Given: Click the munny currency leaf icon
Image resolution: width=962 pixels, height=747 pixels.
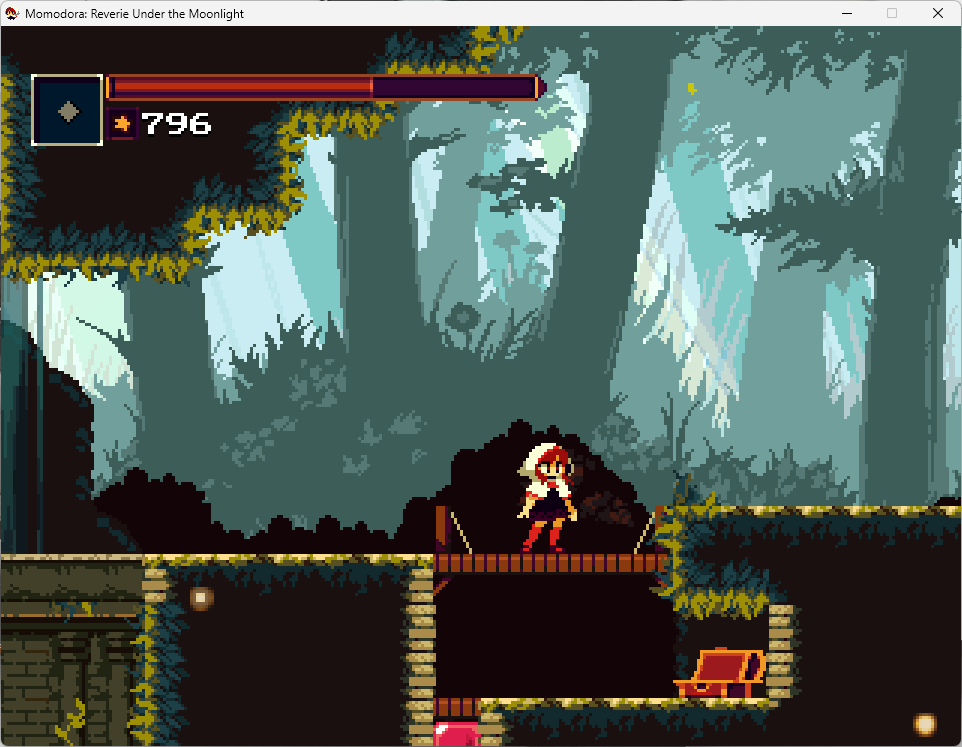Looking at the screenshot, I should [122, 123].
